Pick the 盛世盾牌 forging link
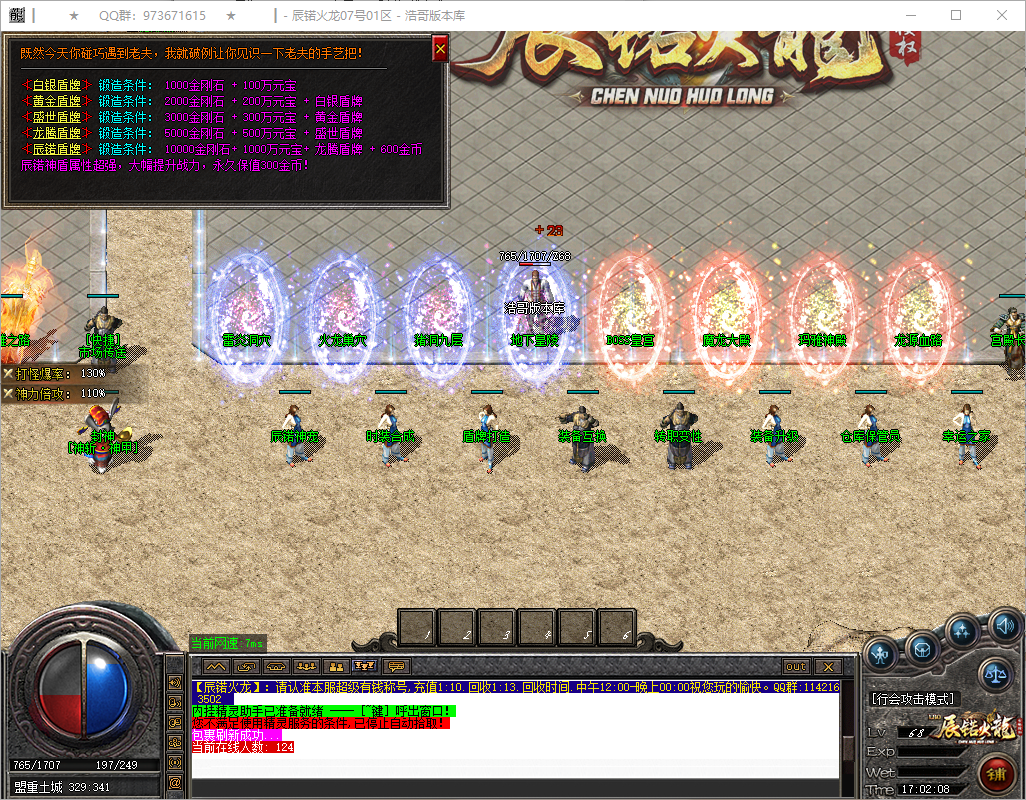 tap(57, 118)
